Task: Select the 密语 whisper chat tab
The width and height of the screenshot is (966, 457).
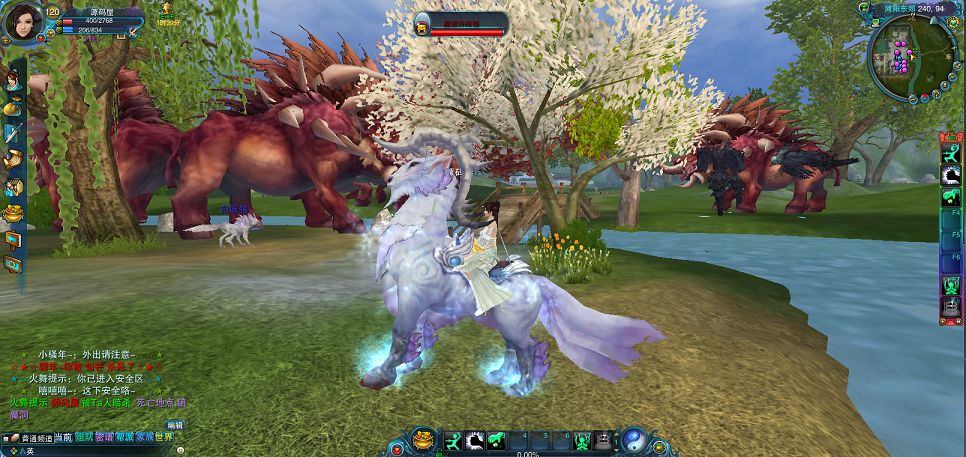Action: (105, 438)
